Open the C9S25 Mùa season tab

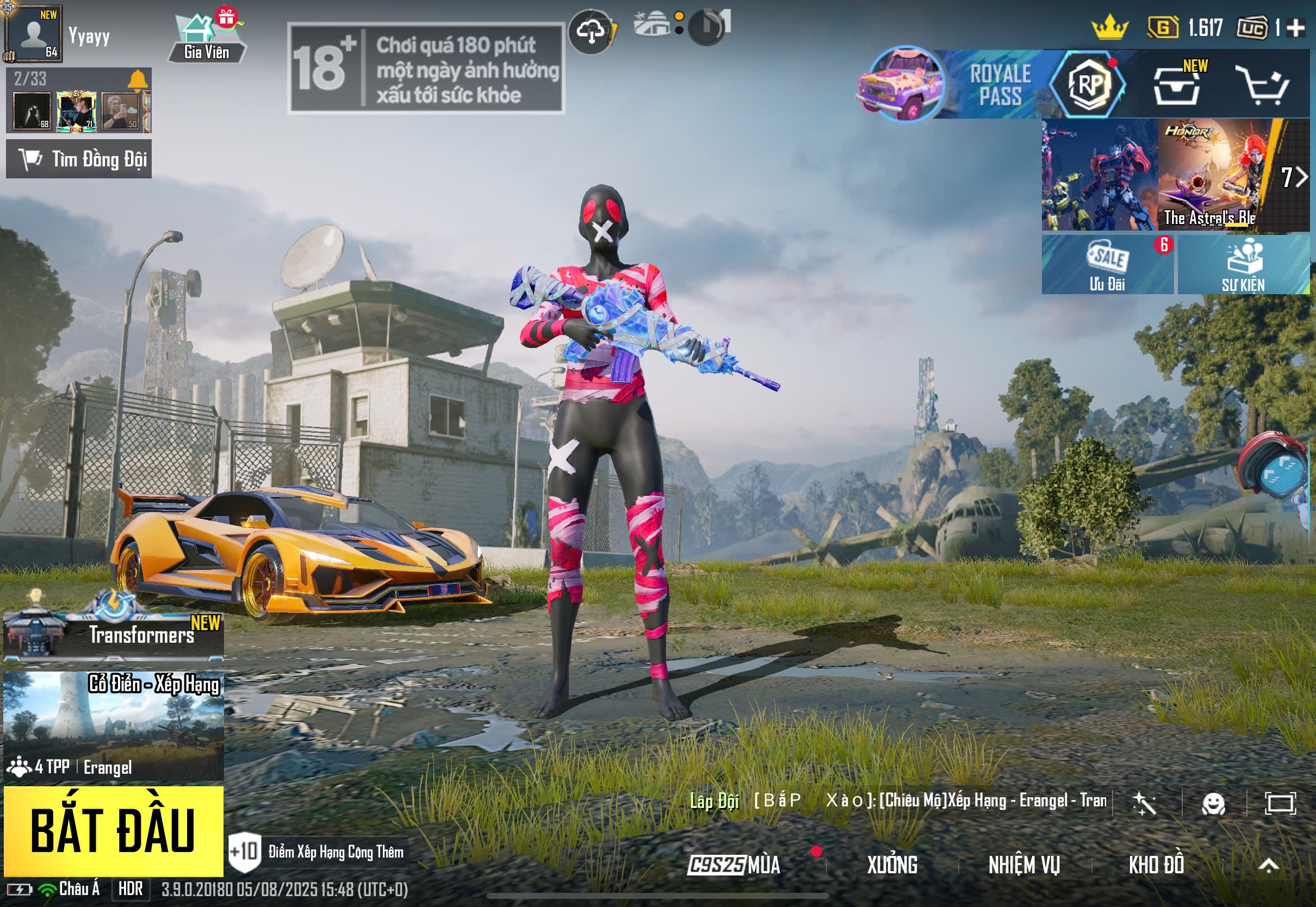click(x=734, y=865)
